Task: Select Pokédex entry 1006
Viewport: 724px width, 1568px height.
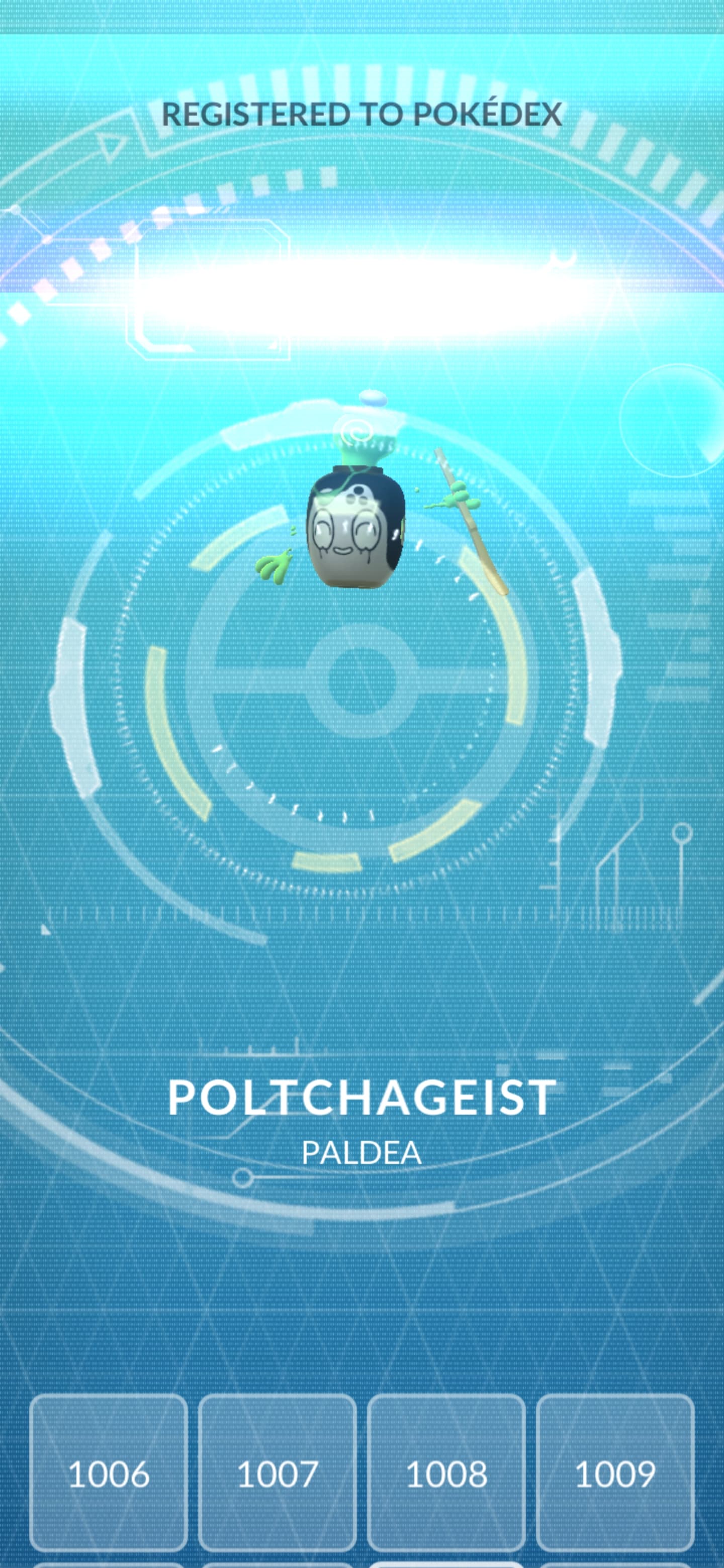Action: (x=109, y=1474)
